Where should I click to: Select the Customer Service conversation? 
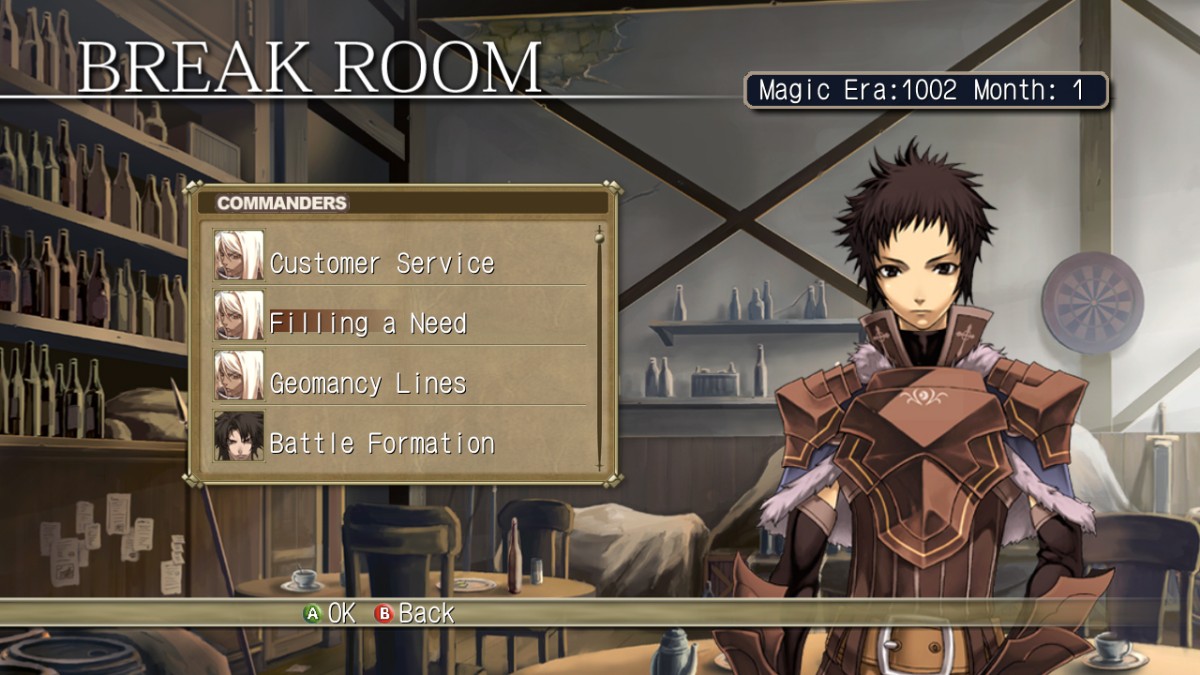click(x=382, y=263)
